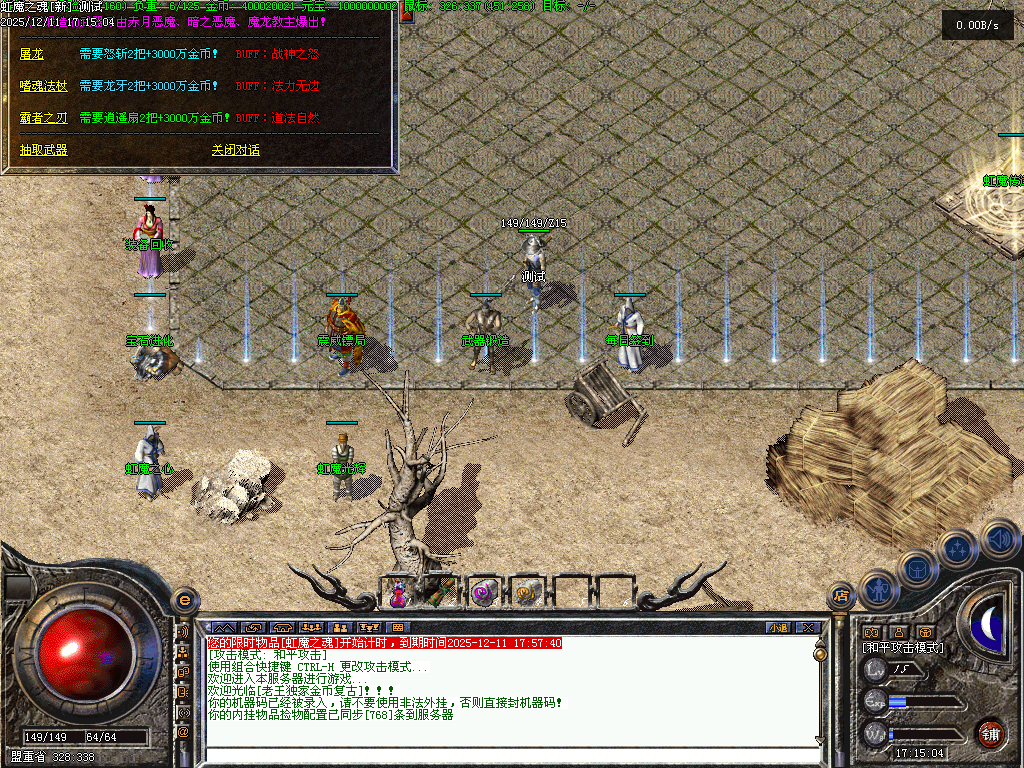
Task: Use the orange swirl scroll belt item
Action: [x=527, y=593]
